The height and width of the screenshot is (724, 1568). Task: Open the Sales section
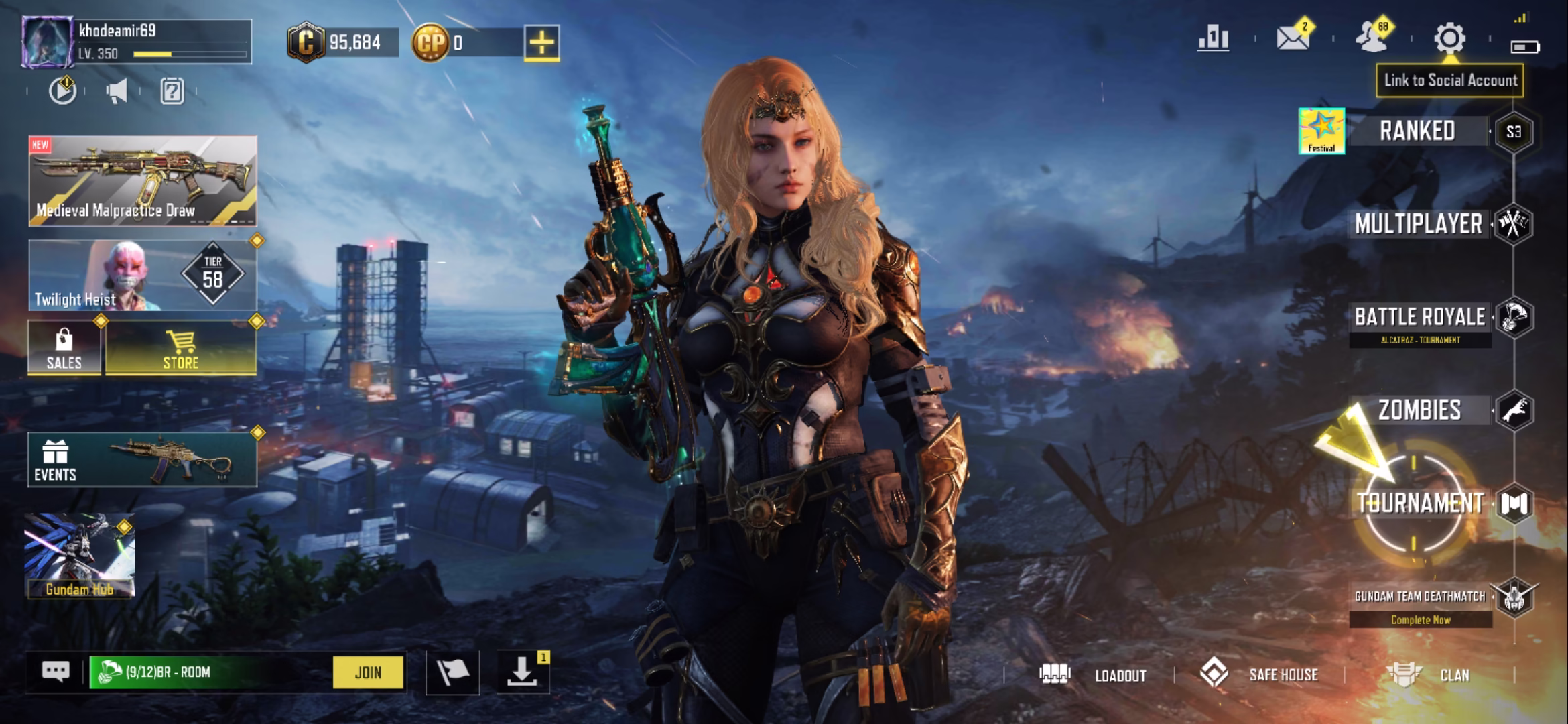point(64,349)
